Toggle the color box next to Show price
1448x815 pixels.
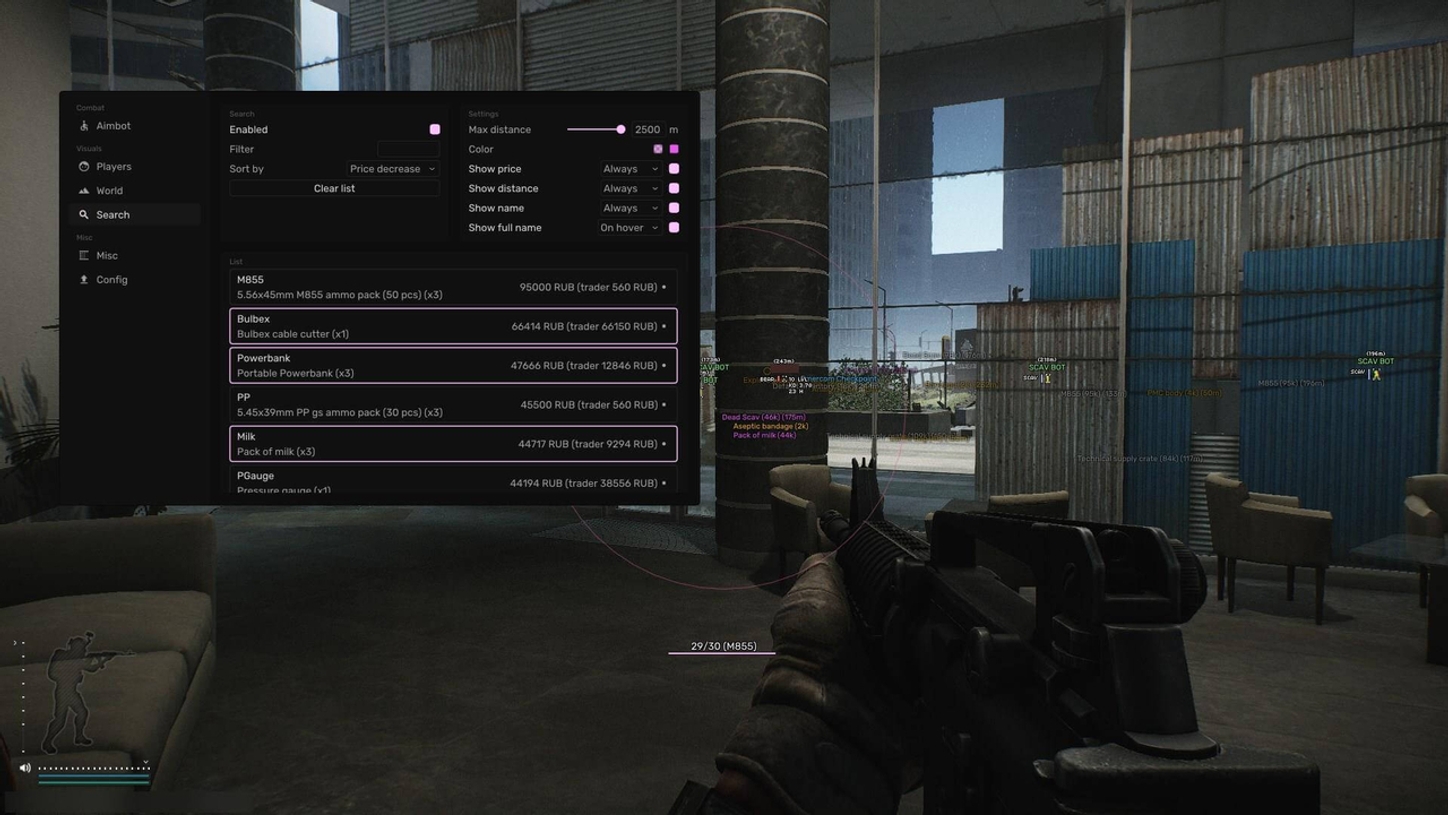pyautogui.click(x=674, y=168)
